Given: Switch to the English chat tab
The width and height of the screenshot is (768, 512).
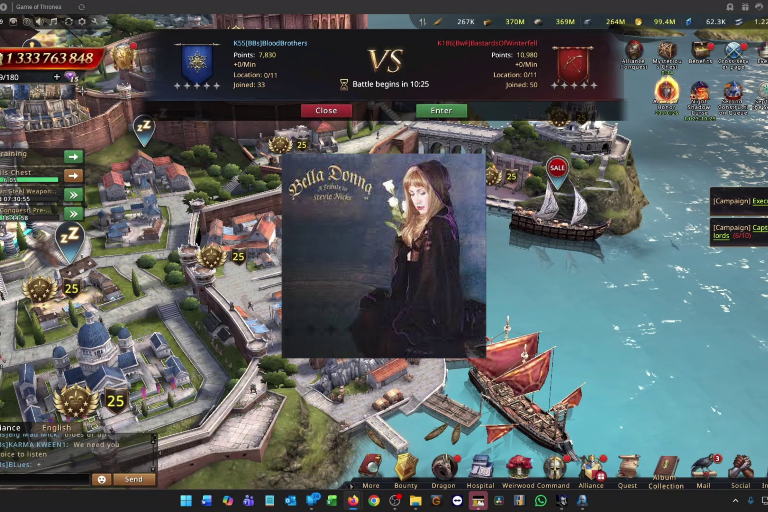Looking at the screenshot, I should (x=57, y=428).
